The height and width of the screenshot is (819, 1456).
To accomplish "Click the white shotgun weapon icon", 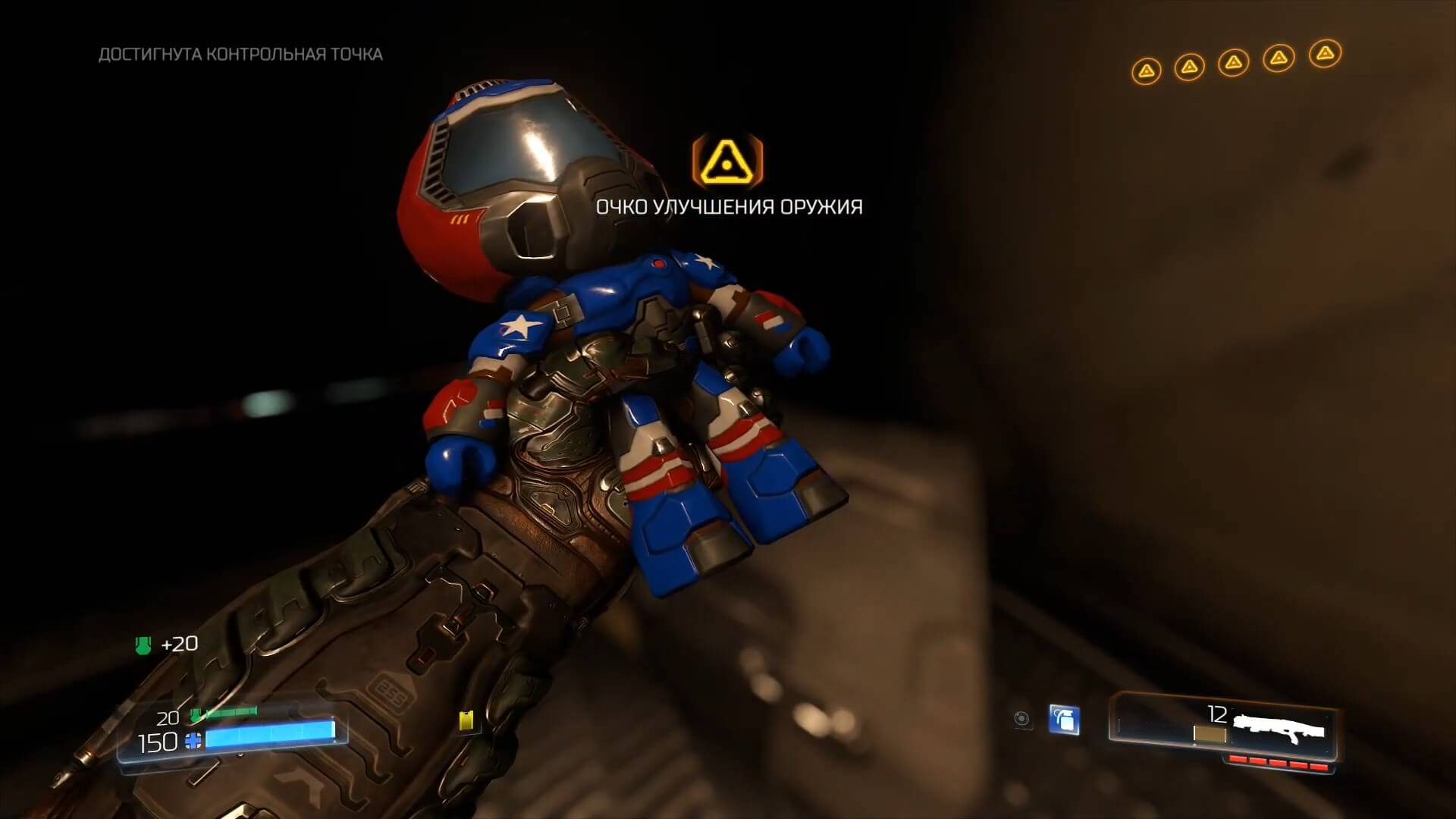I will tap(1279, 725).
